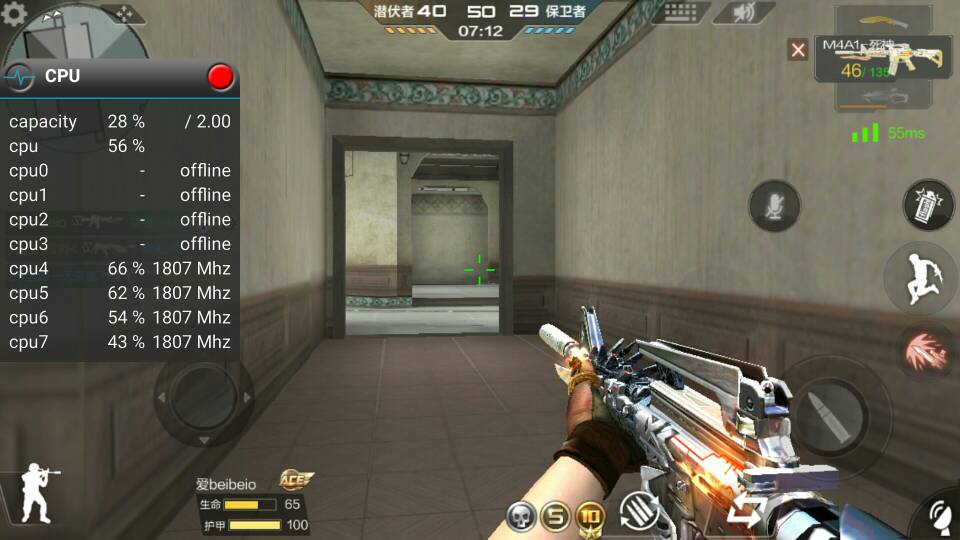The image size is (960, 540).
Task: Close the weapon panel with the X
Action: (x=797, y=49)
